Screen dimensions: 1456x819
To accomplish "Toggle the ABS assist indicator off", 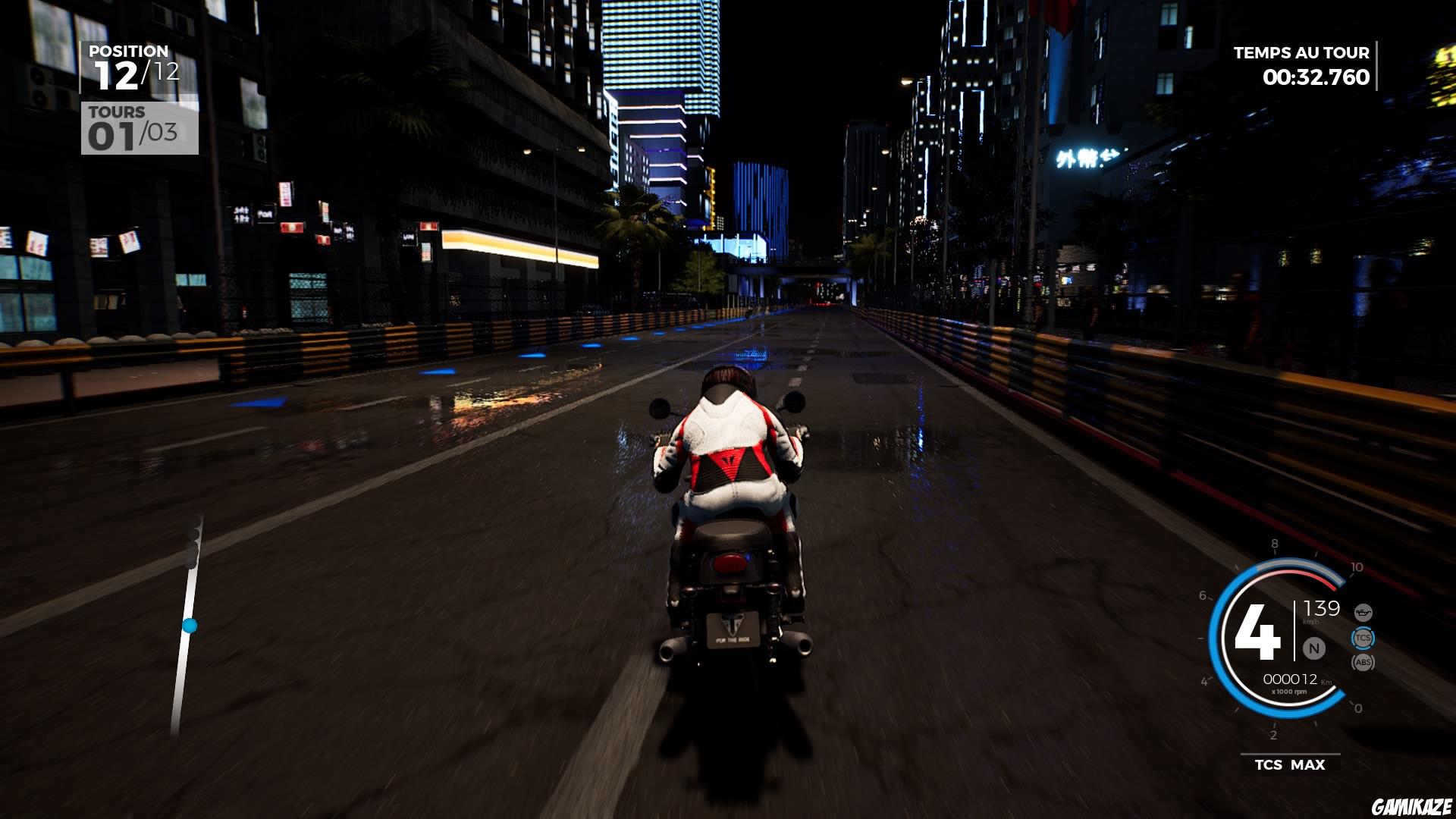I will [1363, 662].
